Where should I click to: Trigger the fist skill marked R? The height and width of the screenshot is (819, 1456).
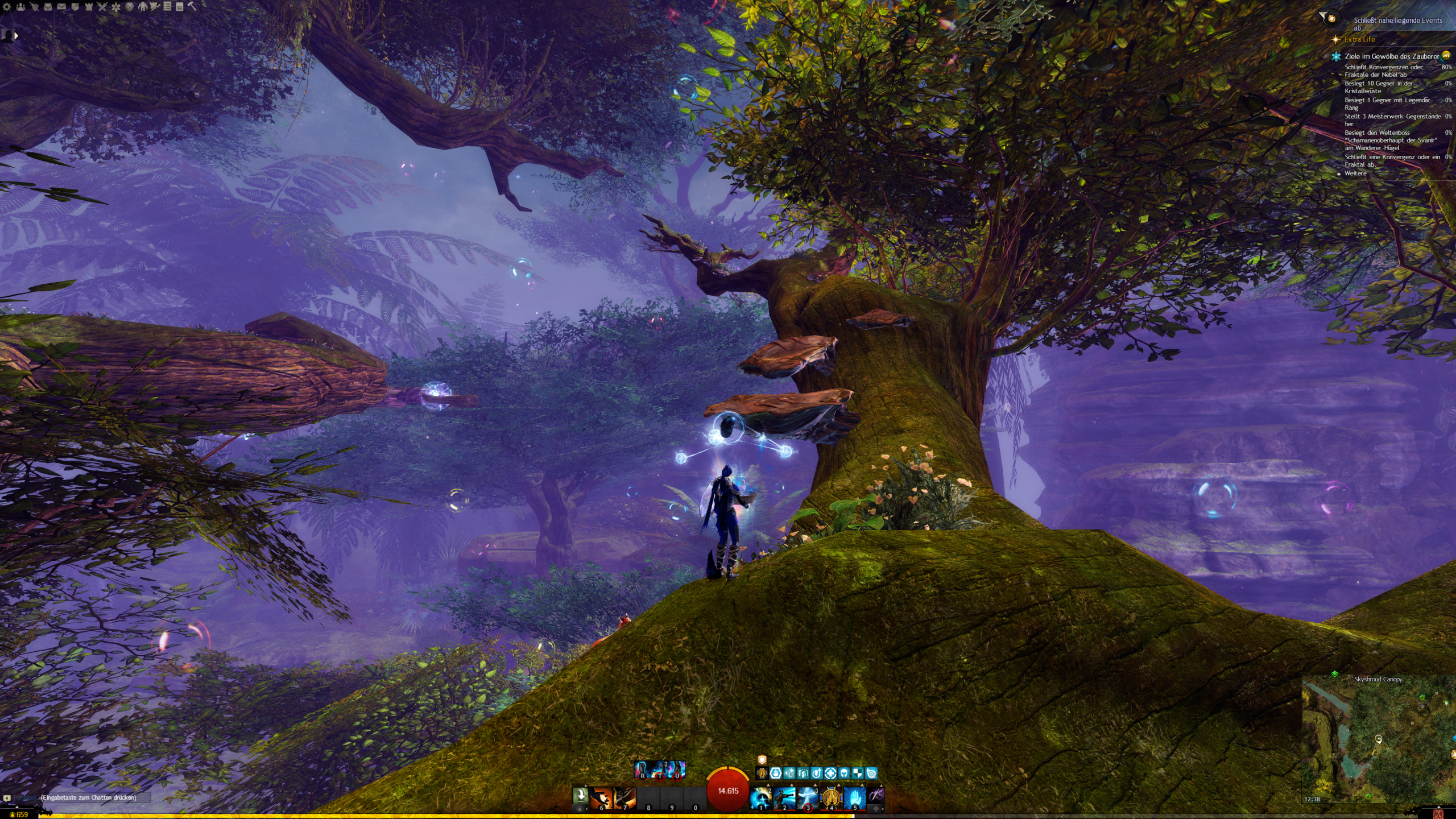(x=643, y=770)
